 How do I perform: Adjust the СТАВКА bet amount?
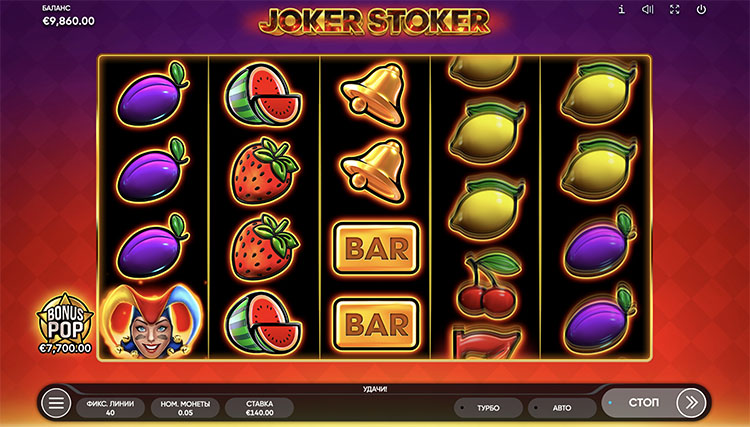[x=259, y=407]
